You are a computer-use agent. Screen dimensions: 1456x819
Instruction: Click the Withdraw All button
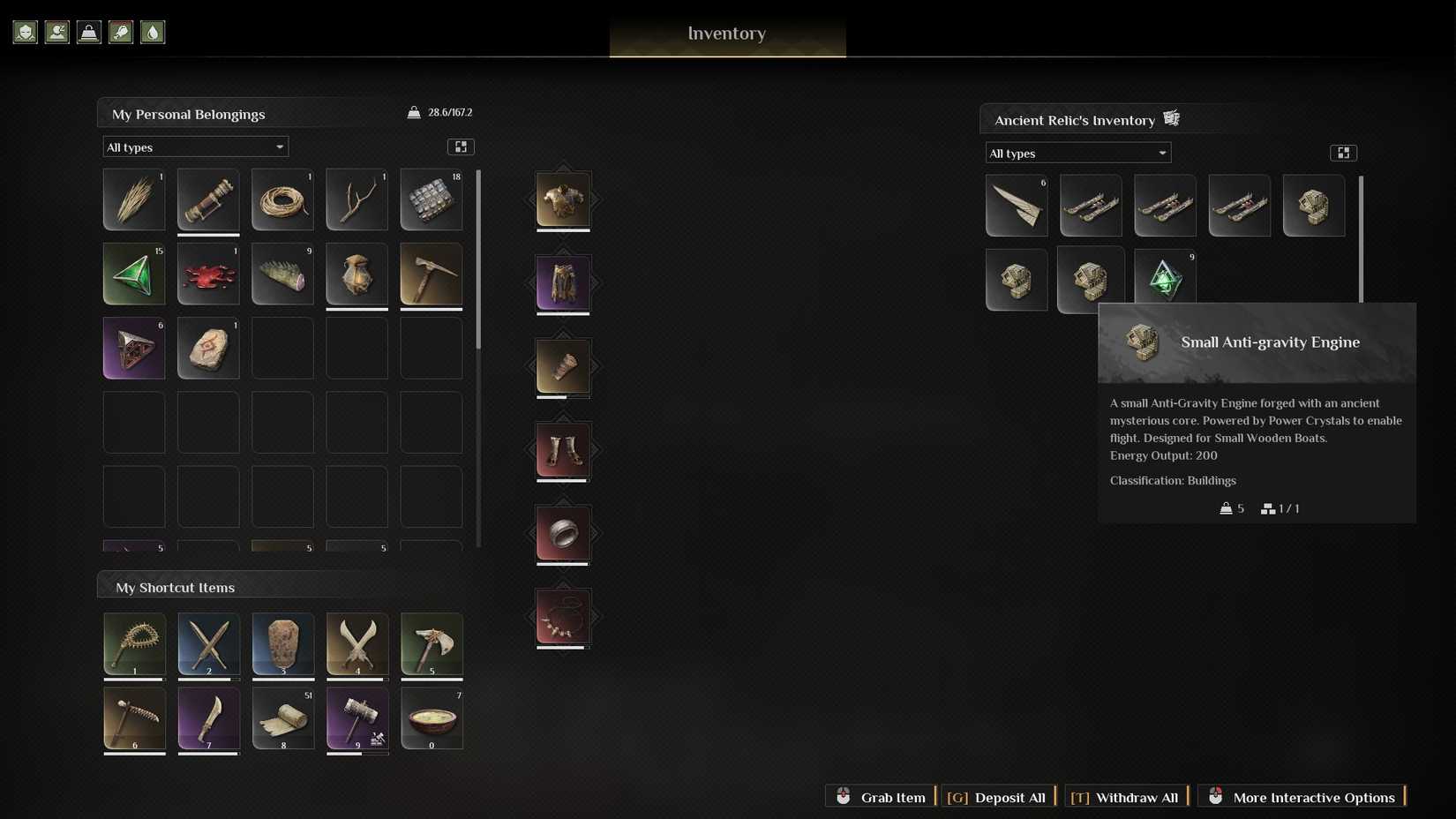(x=1125, y=797)
